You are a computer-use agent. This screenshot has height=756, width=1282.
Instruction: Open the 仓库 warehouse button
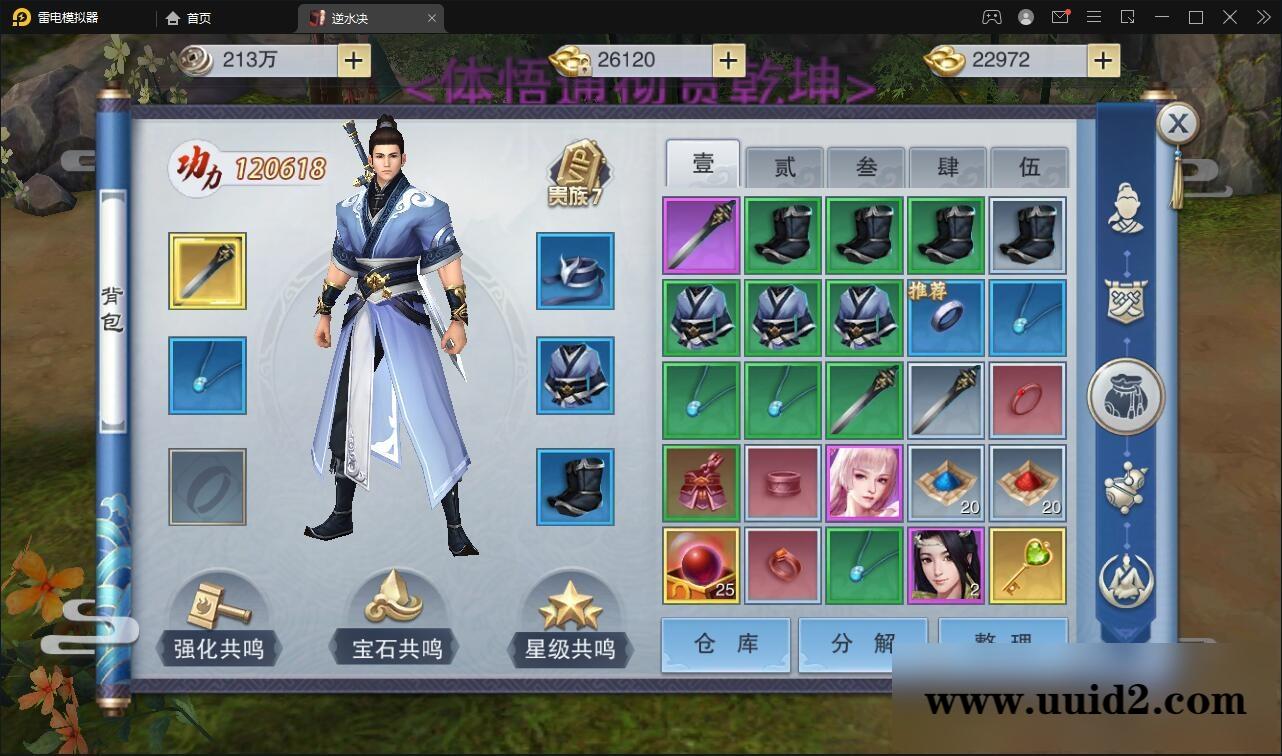click(x=724, y=645)
